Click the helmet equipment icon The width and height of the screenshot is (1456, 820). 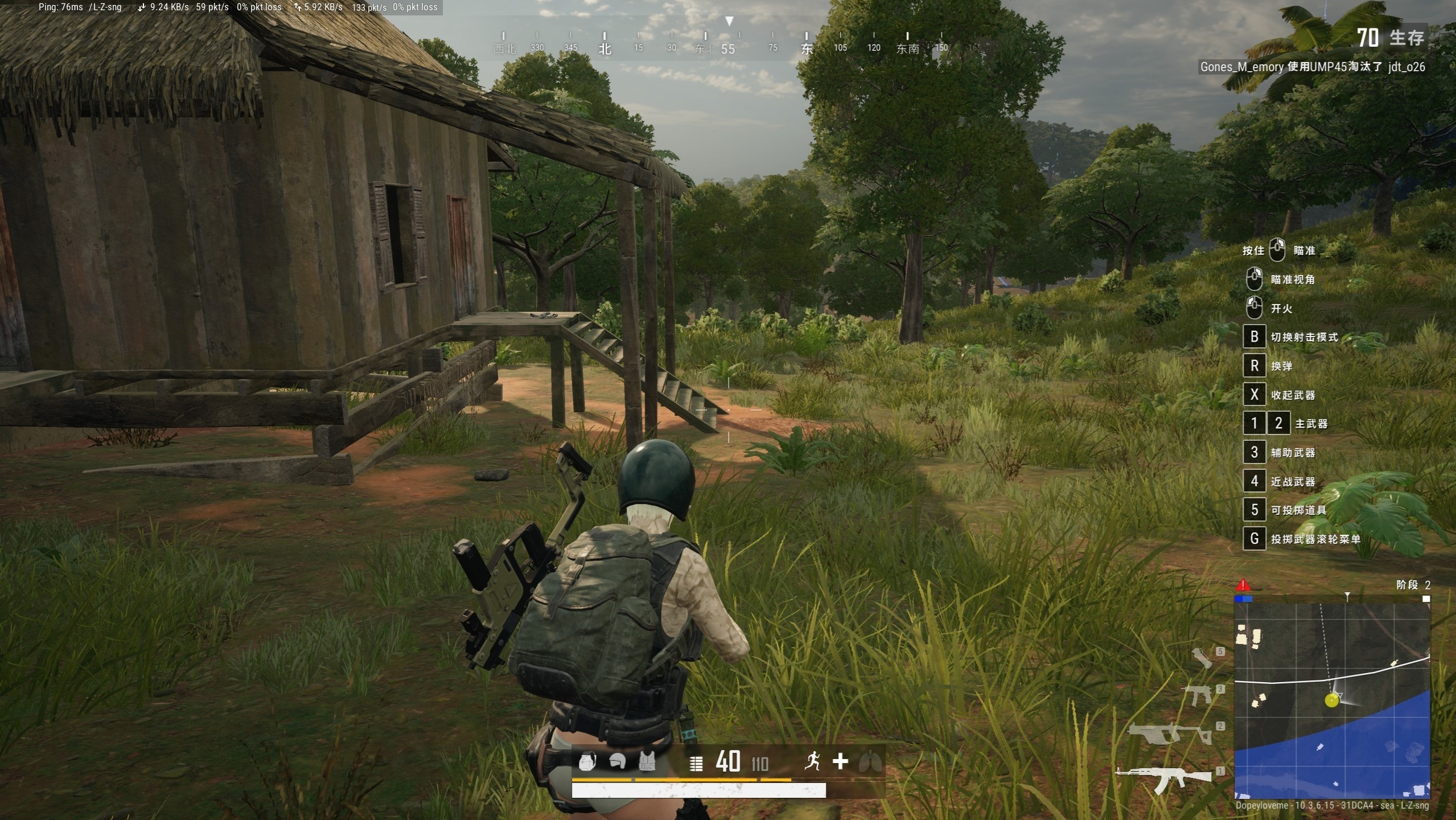point(618,761)
